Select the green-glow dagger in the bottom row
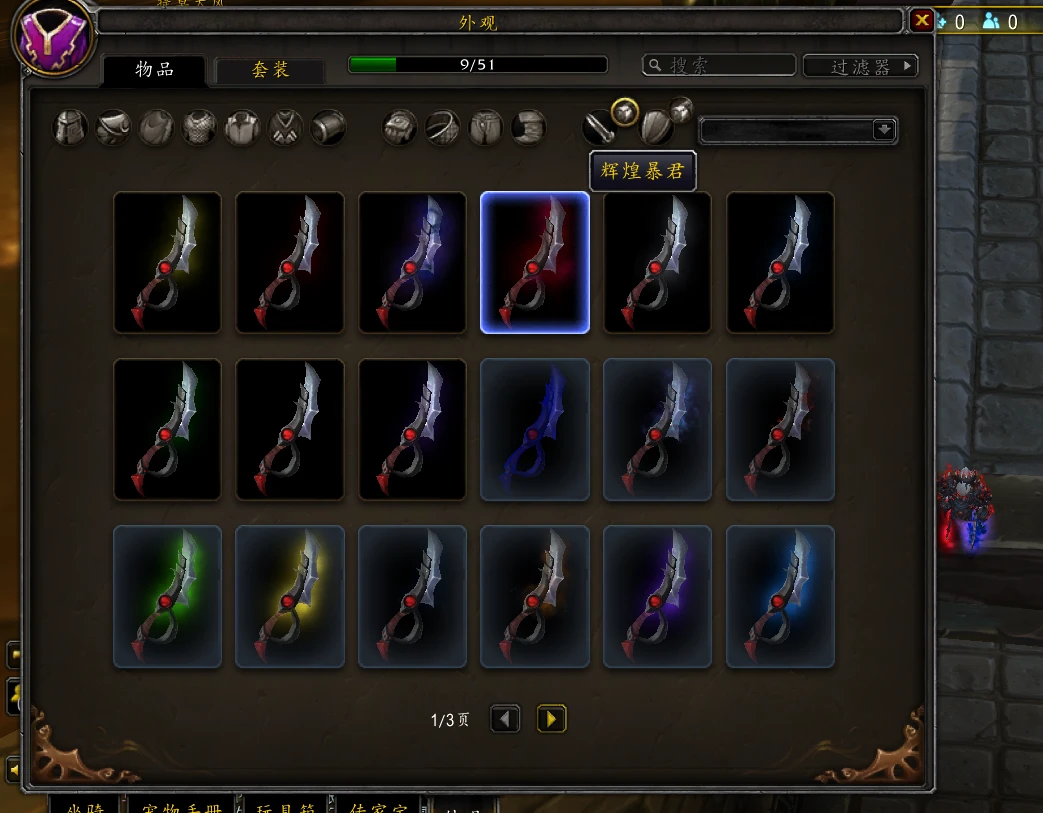 click(x=168, y=596)
